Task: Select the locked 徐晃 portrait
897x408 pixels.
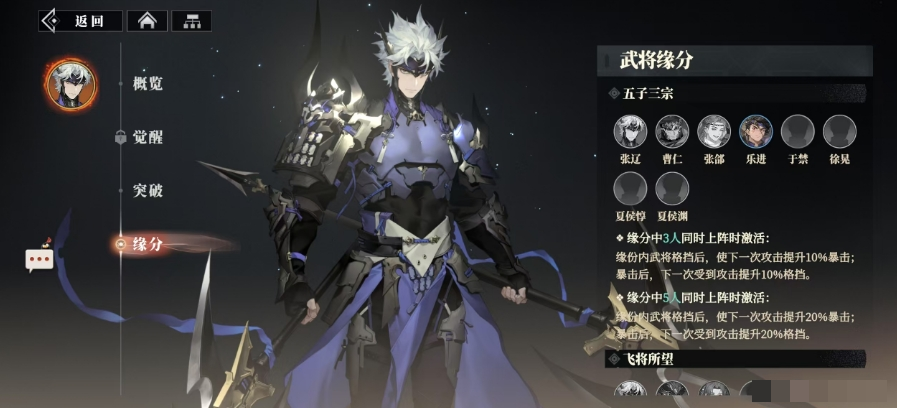Action: pyautogui.click(x=839, y=131)
